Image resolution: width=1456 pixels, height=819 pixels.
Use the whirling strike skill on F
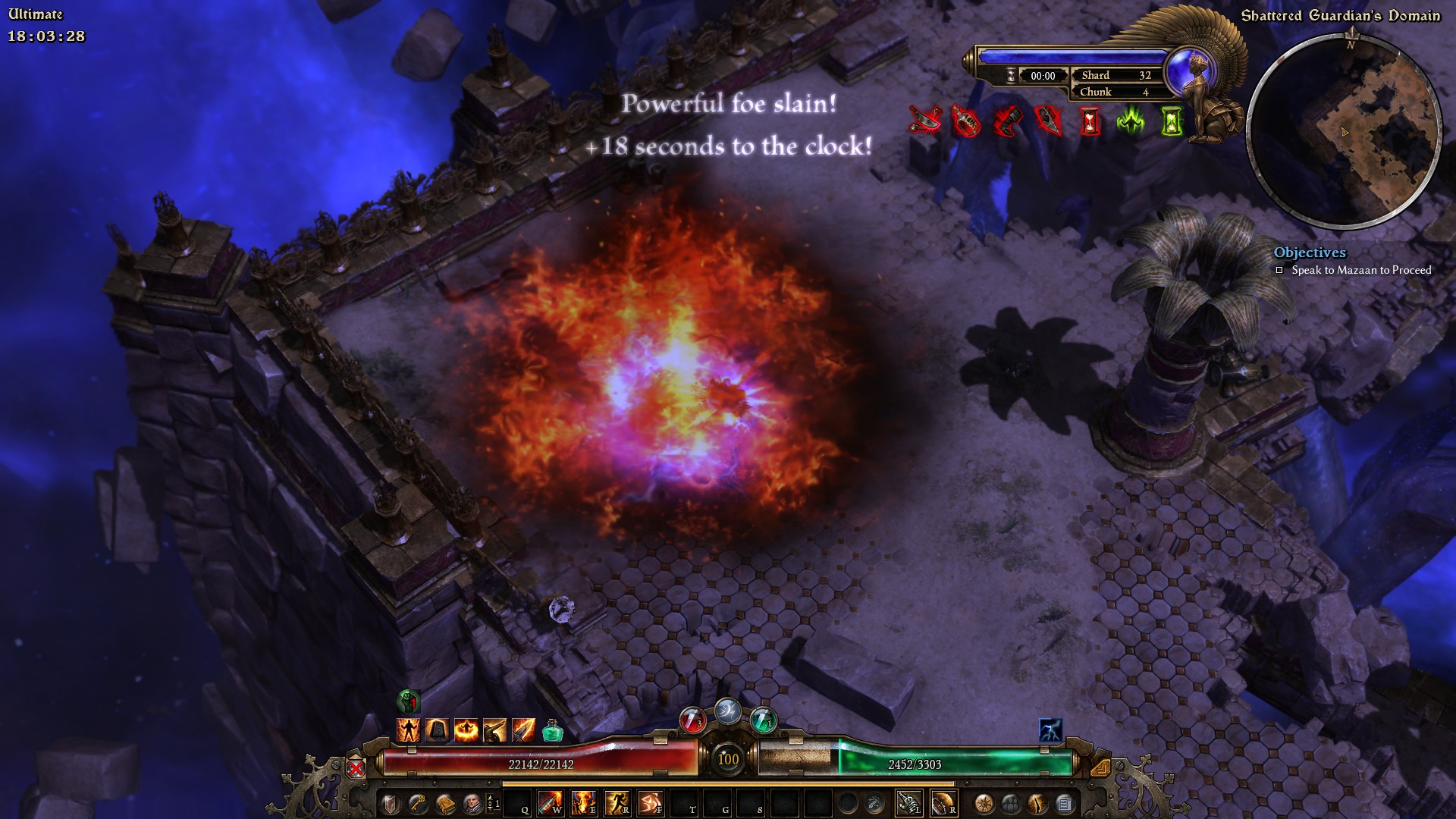pos(650,803)
